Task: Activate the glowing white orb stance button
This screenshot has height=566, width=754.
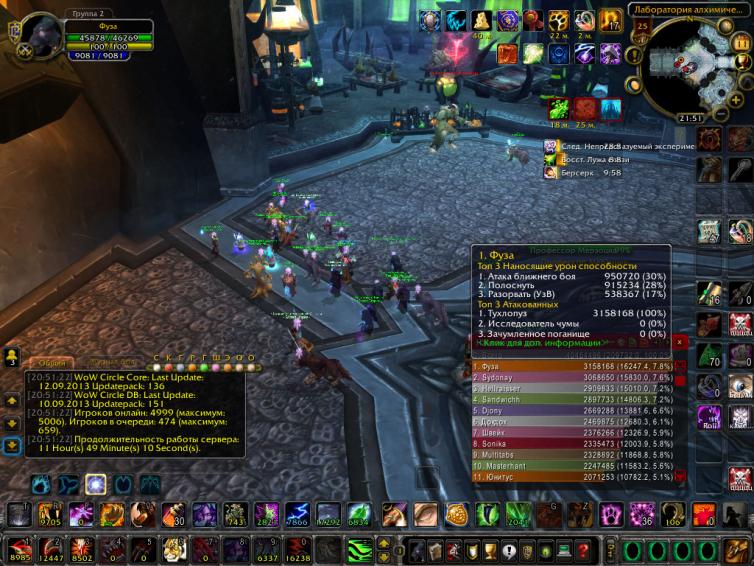Action: click(x=95, y=485)
